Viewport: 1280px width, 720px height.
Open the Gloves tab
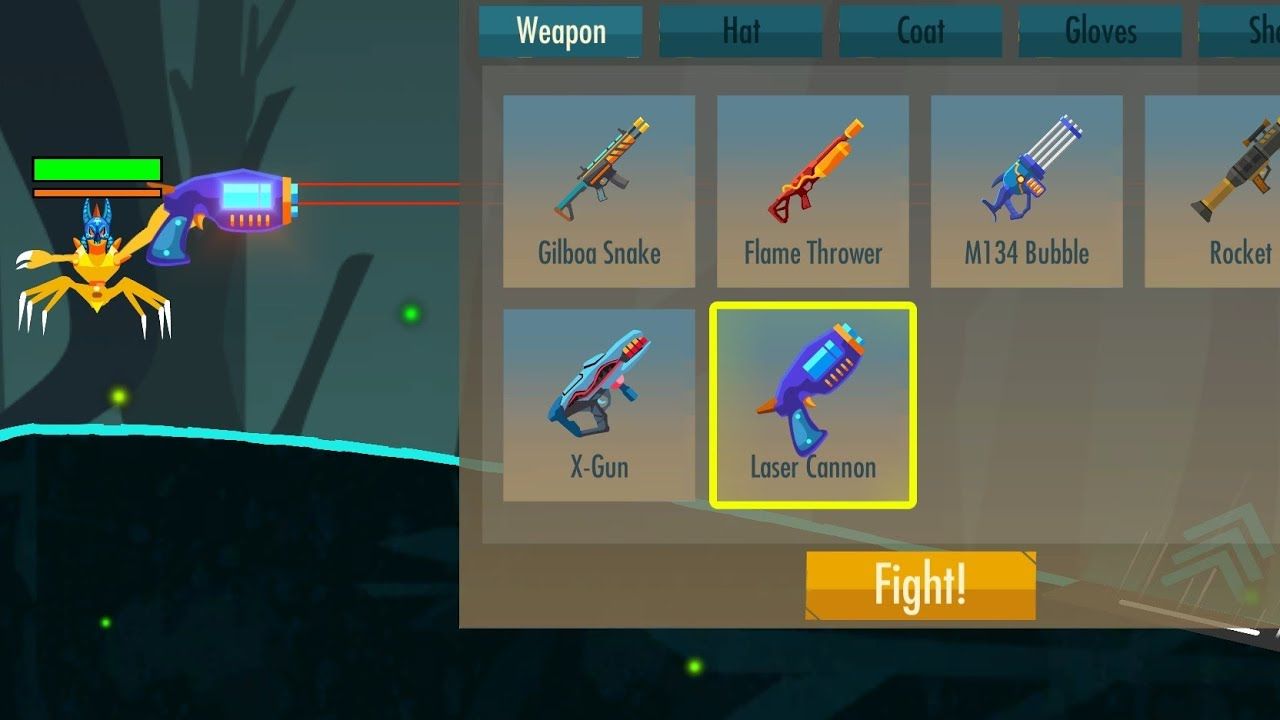click(1100, 31)
